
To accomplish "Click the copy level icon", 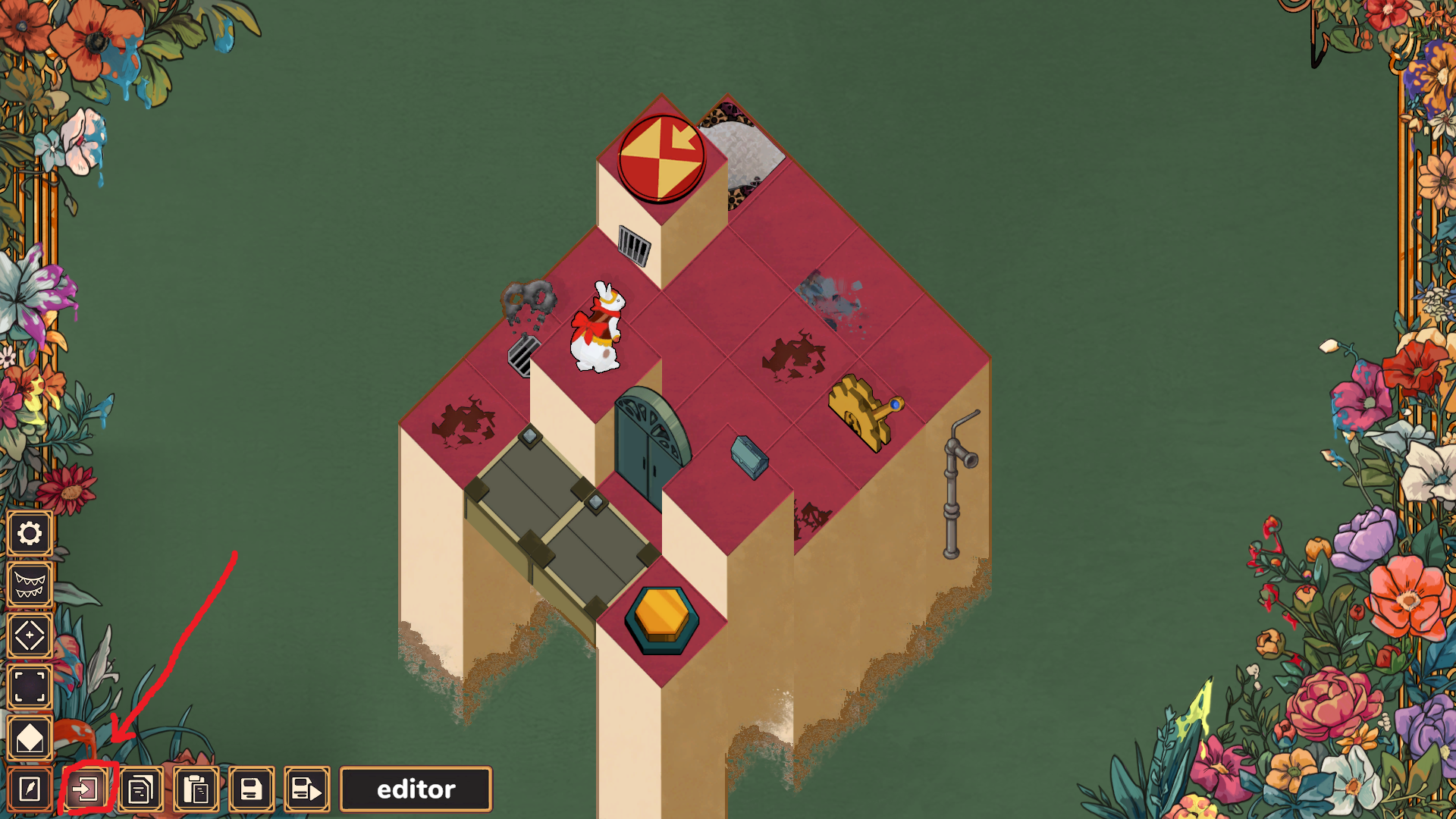I will point(140,789).
